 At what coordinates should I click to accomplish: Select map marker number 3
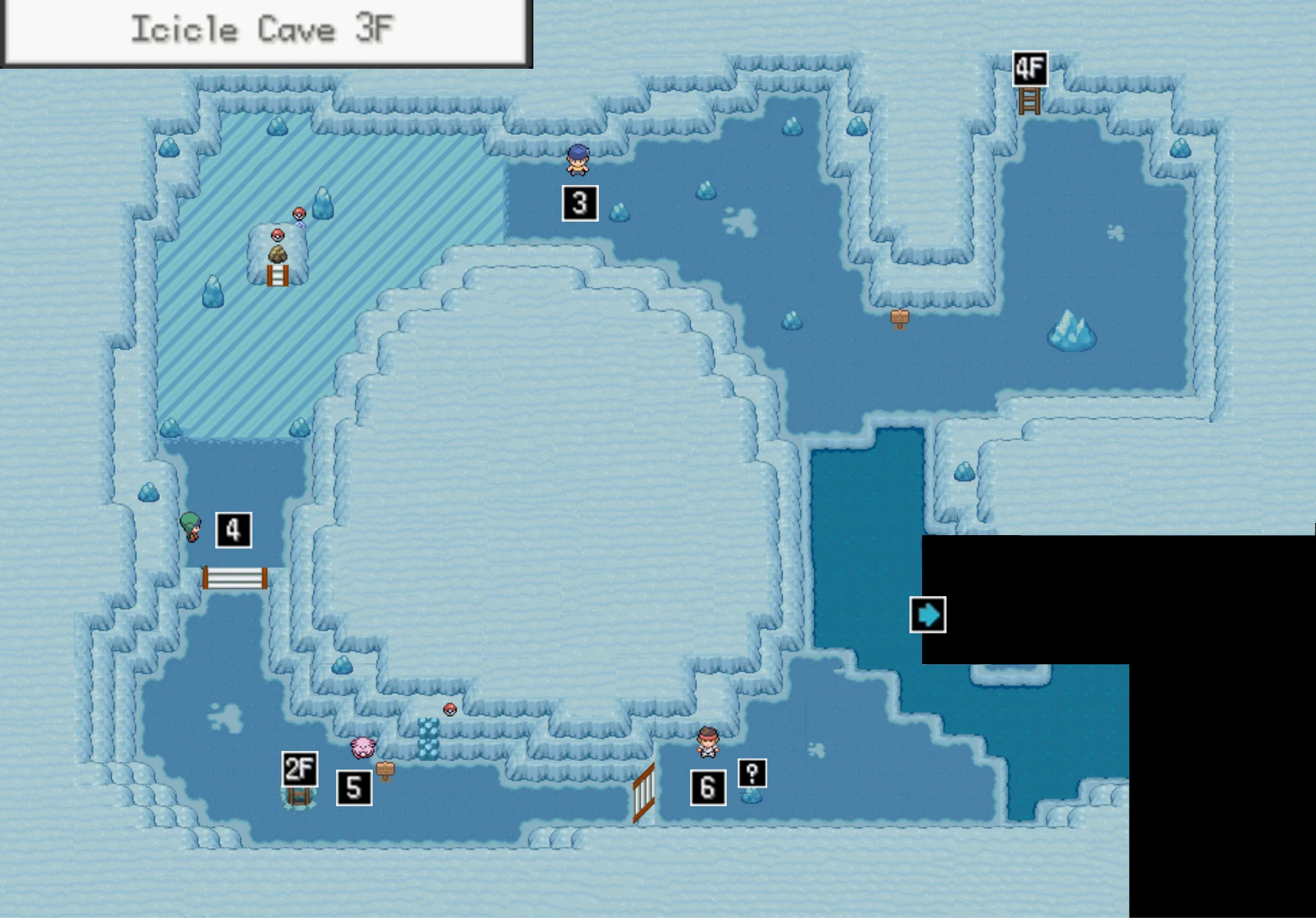point(580,204)
